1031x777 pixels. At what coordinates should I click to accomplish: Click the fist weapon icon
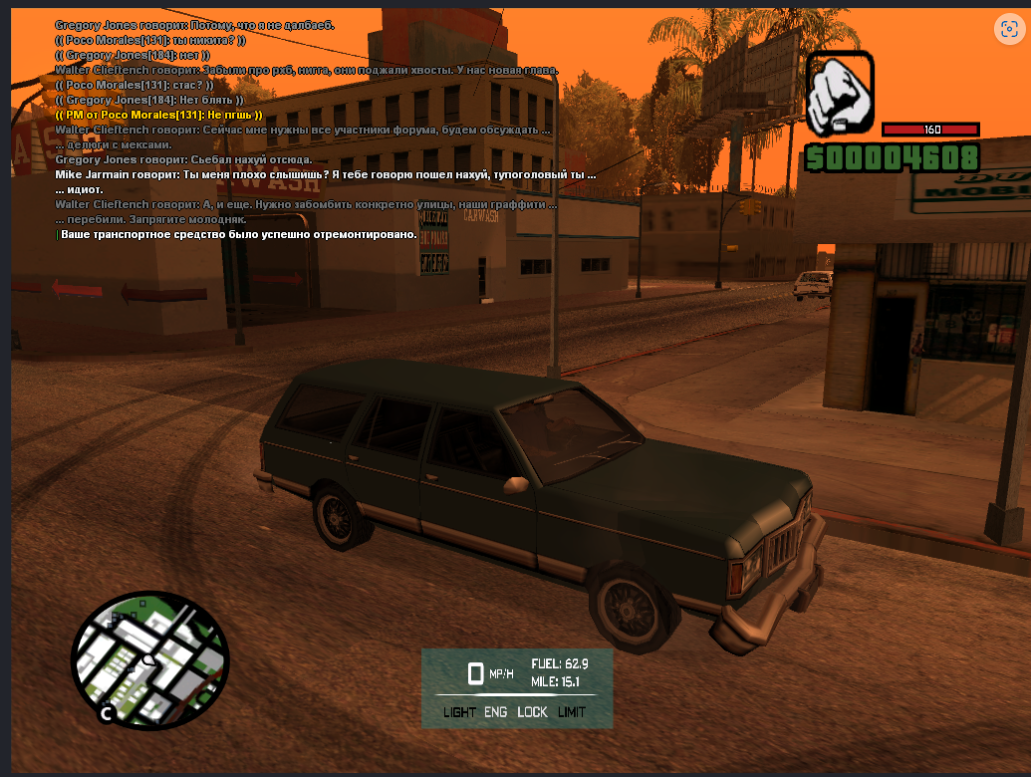[x=840, y=93]
